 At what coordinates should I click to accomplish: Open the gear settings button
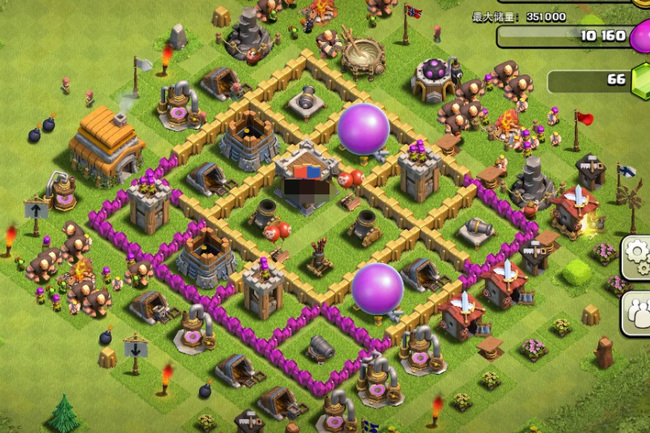coord(638,257)
